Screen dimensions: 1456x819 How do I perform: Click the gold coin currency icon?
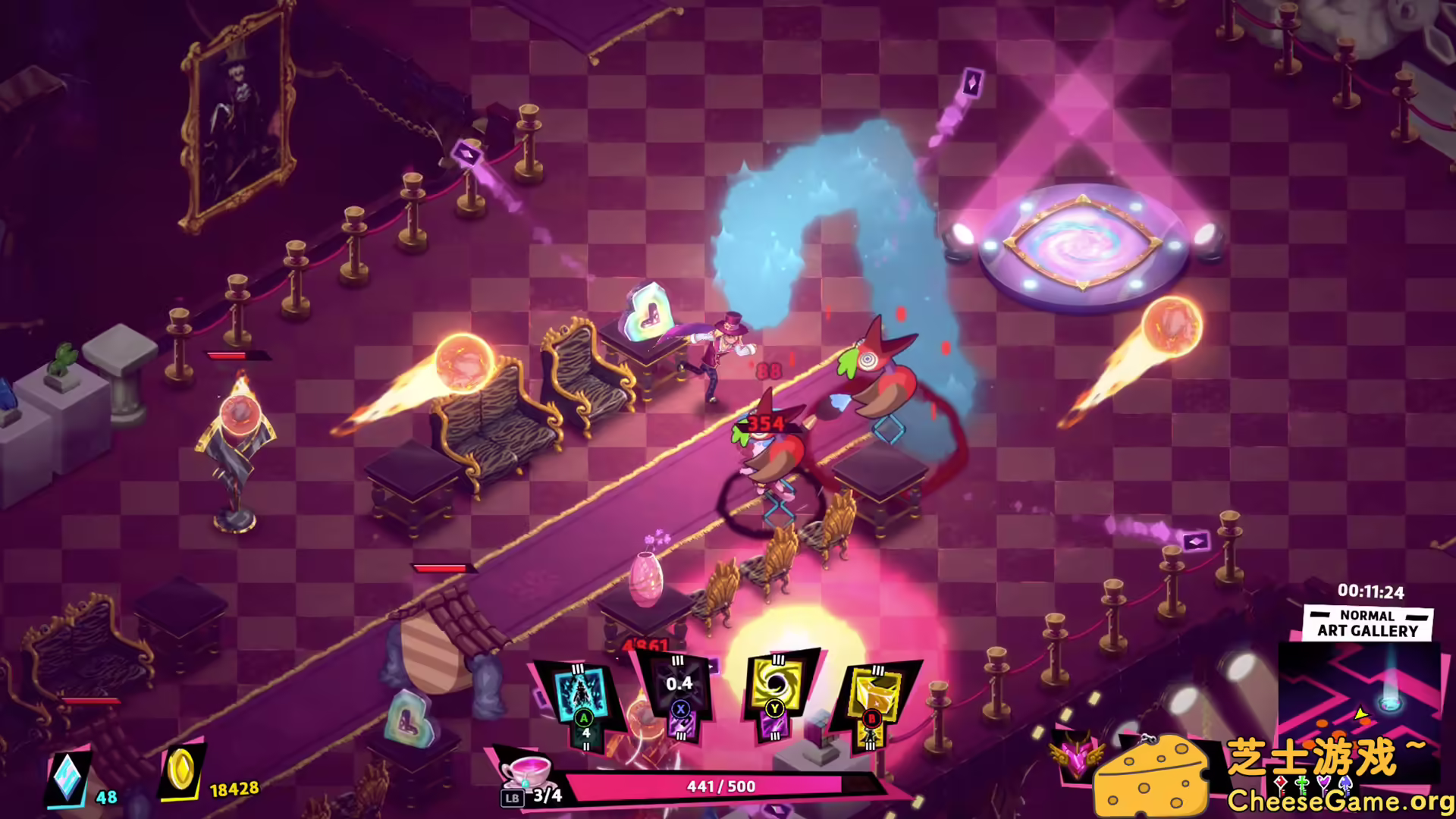180,773
